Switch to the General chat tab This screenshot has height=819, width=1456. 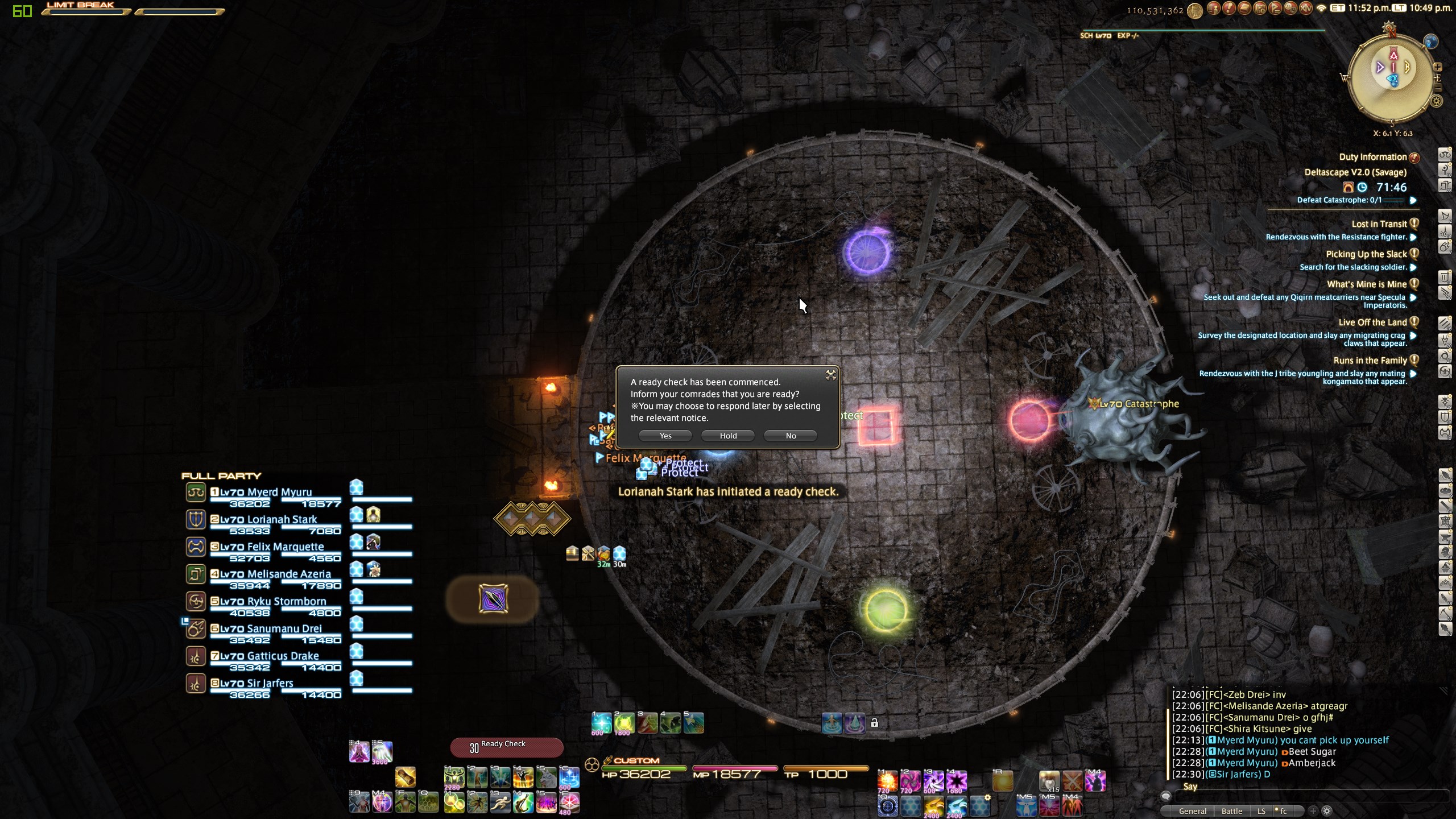1192,811
